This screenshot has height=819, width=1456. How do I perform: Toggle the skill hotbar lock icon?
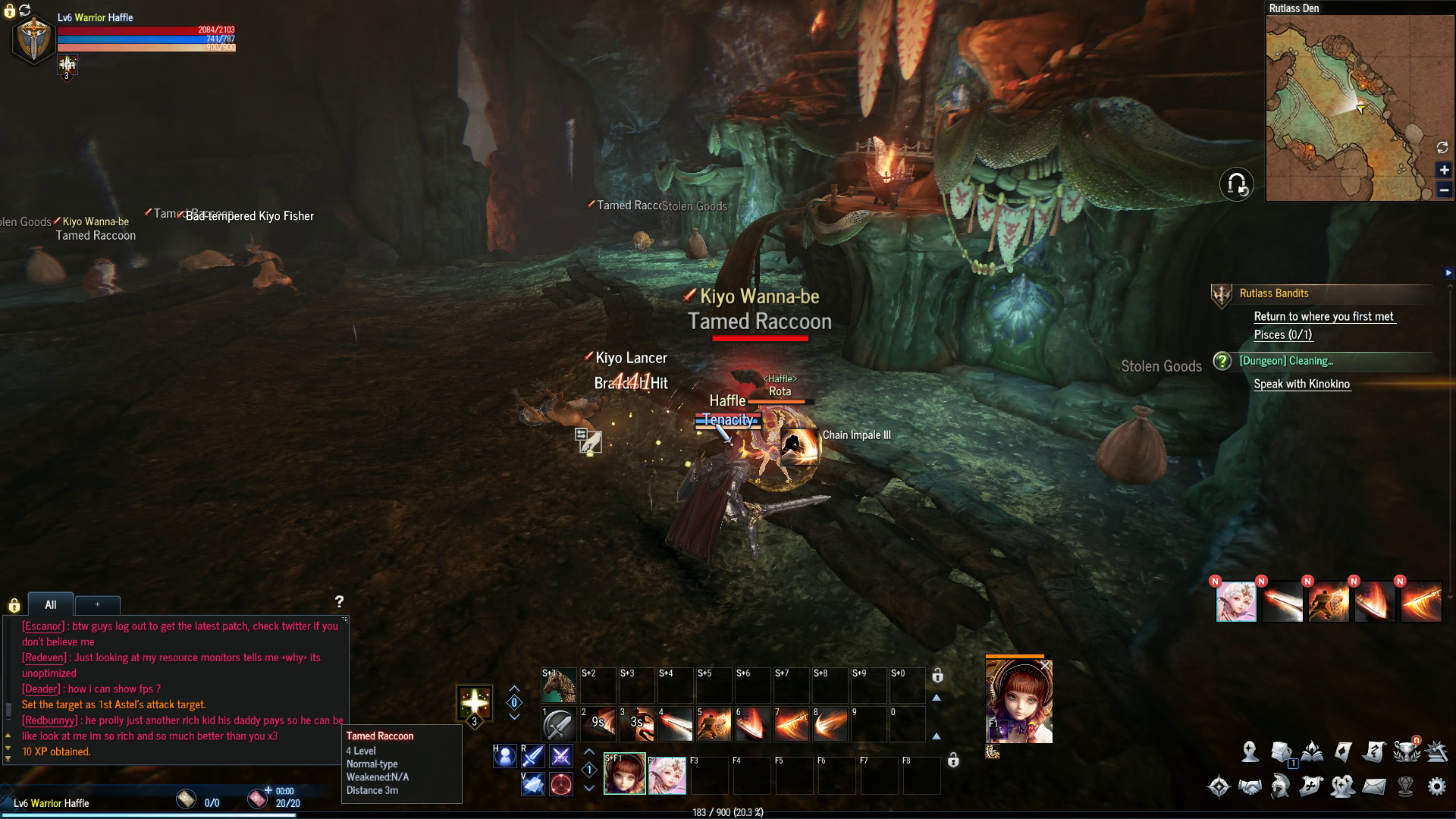[x=937, y=676]
